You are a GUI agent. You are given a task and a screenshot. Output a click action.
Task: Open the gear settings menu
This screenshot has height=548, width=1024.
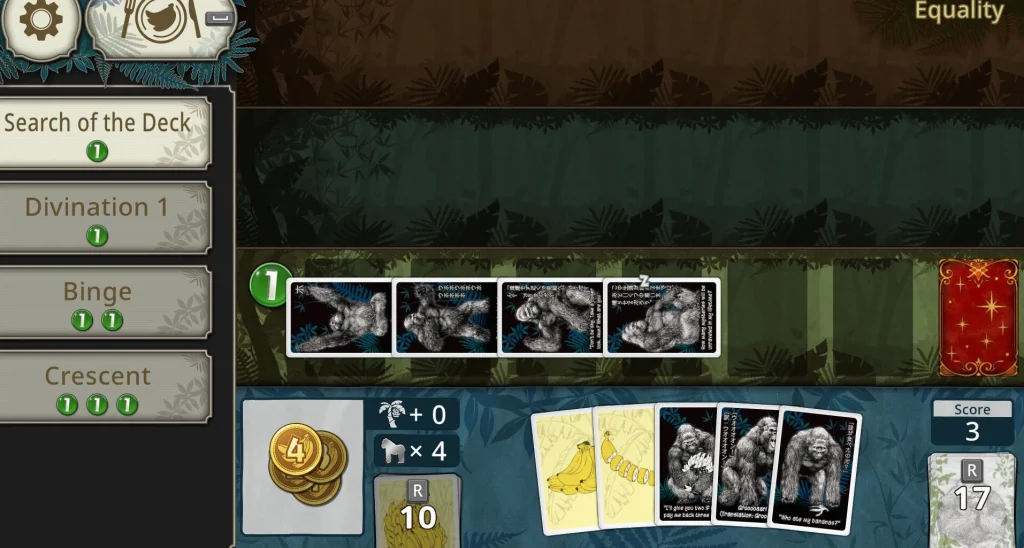[x=40, y=21]
